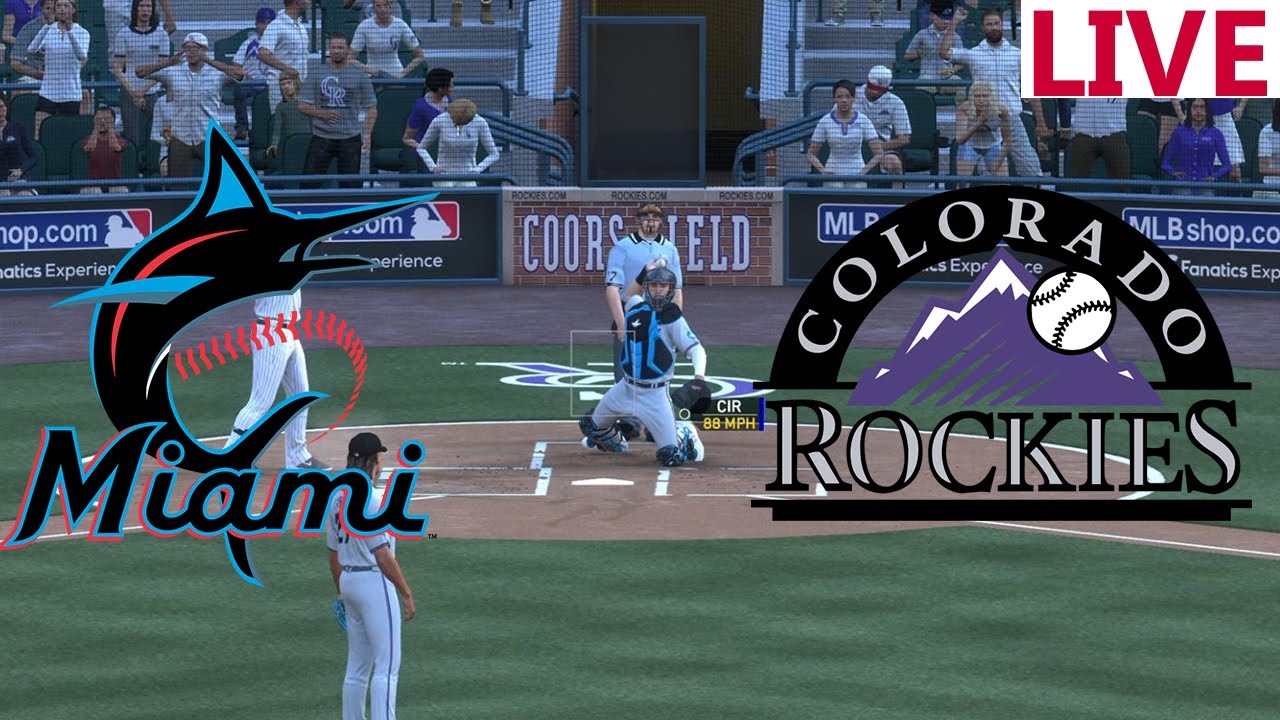Screen dimensions: 1280x720
Task: Toggle the 88 MPH speed readout
Action: (728, 424)
